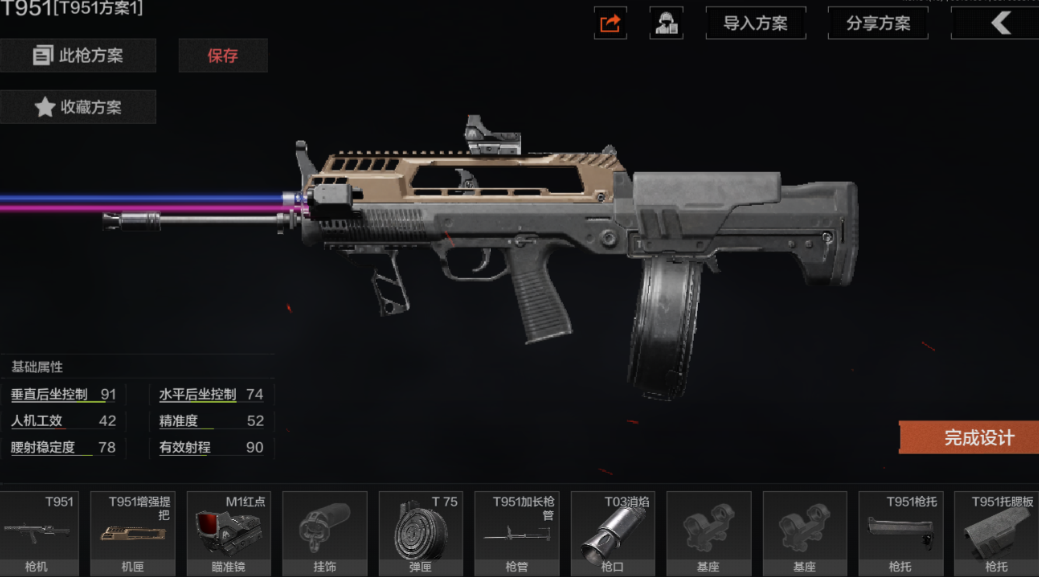
Task: Select the T951增强握把 机匣 slot
Action: click(x=133, y=532)
